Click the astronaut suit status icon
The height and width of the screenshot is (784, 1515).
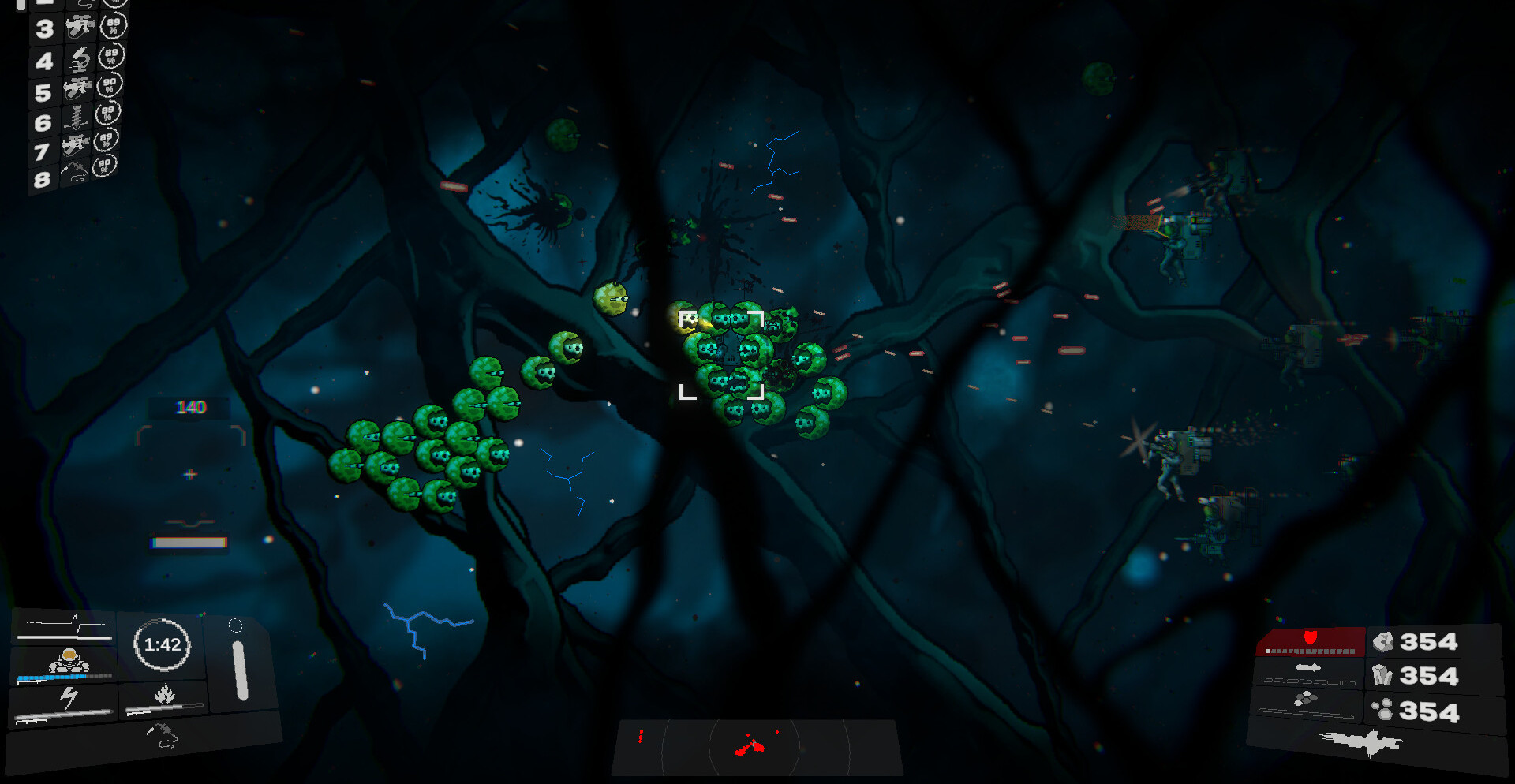click(69, 661)
